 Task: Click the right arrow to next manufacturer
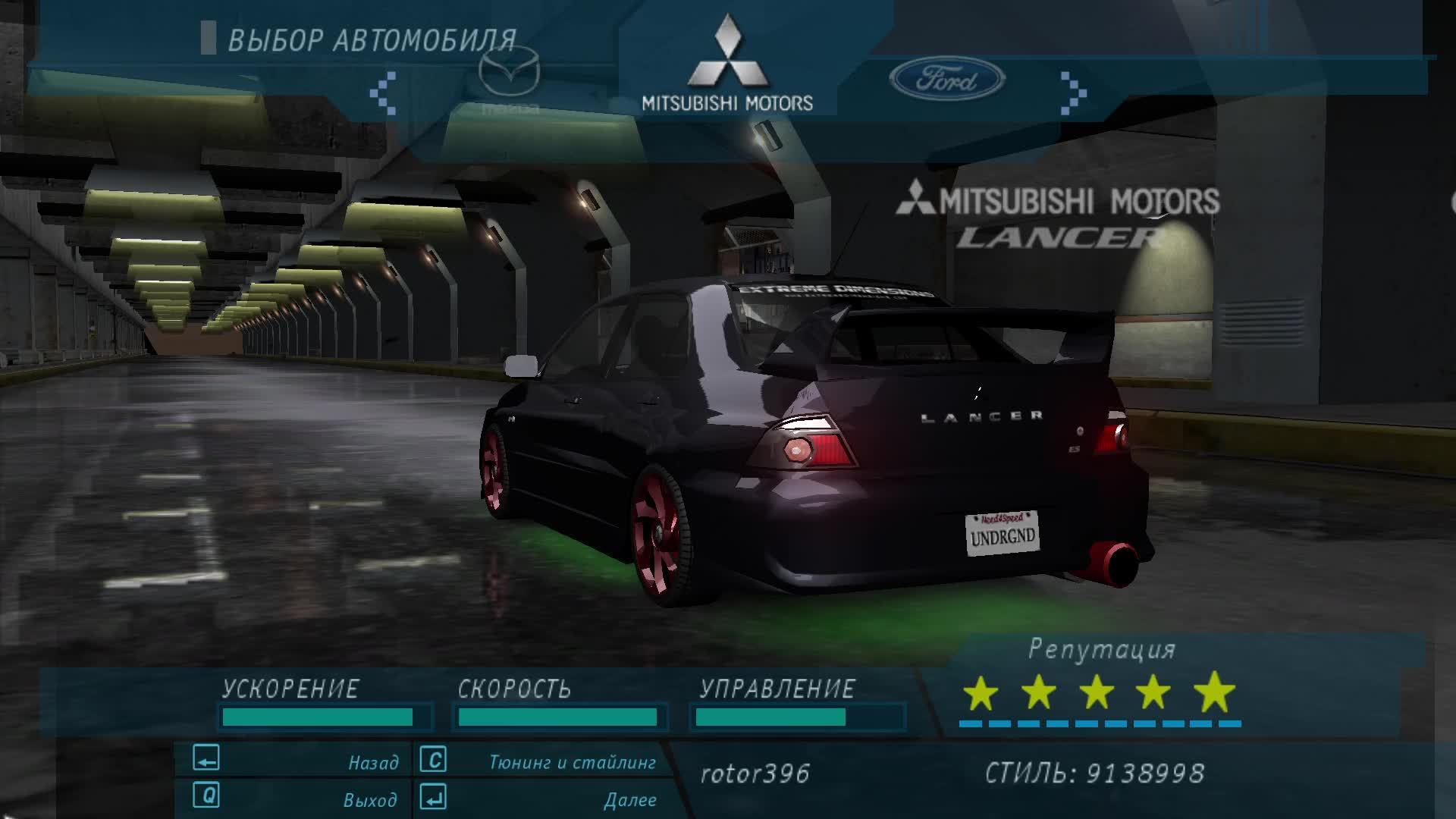1073,93
